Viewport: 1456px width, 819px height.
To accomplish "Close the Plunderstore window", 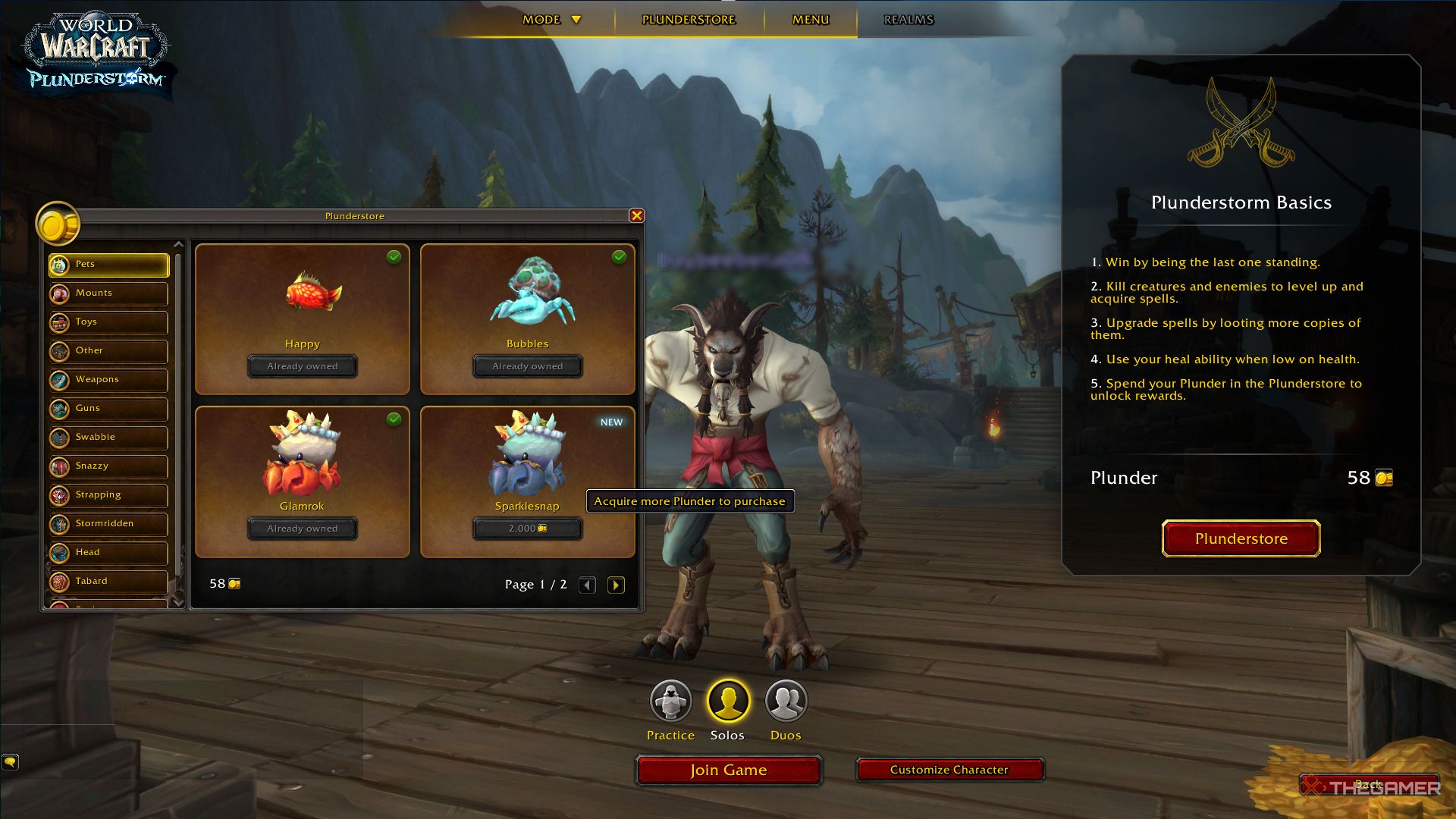I will (637, 216).
